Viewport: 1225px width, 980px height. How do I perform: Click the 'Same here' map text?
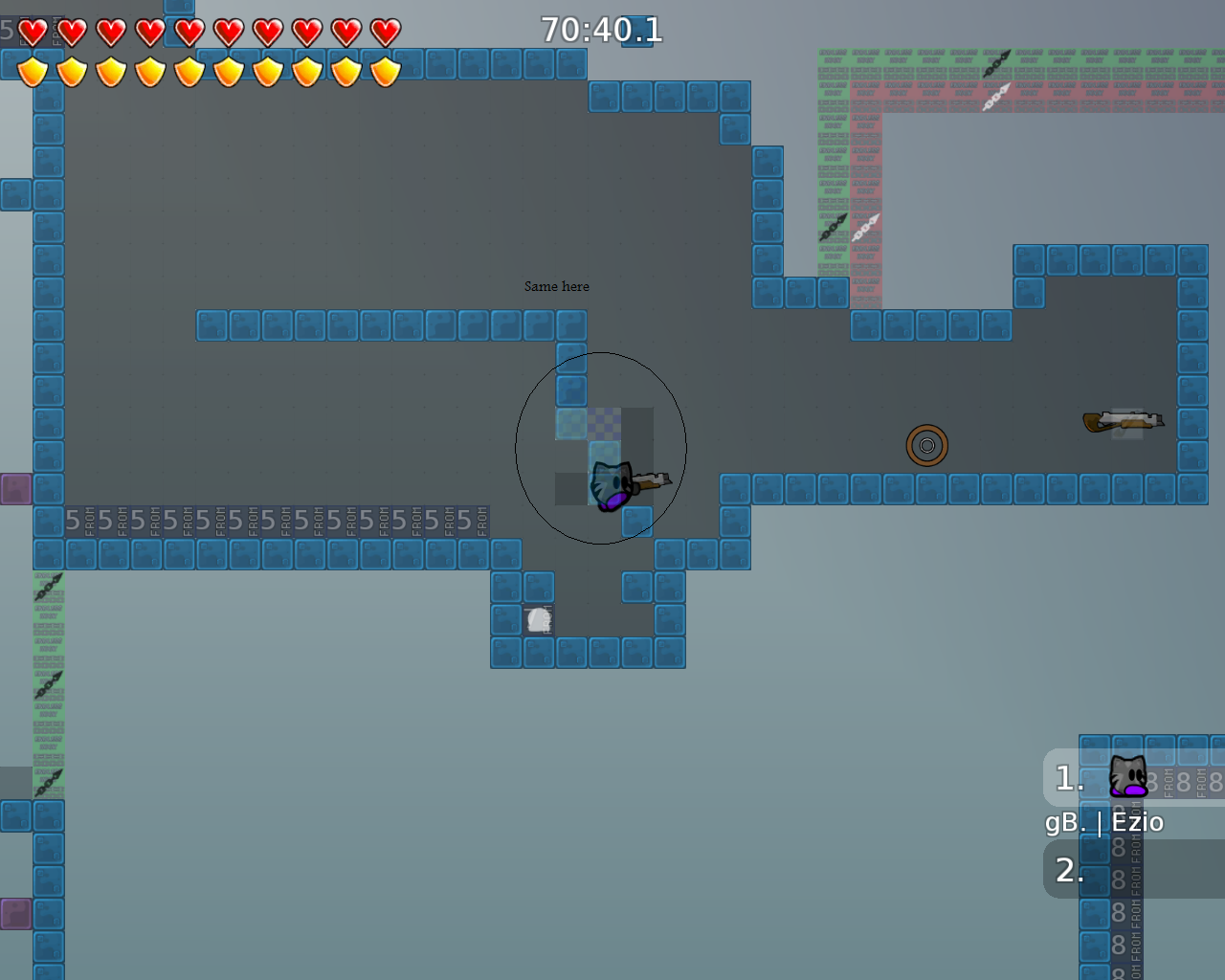coord(556,285)
